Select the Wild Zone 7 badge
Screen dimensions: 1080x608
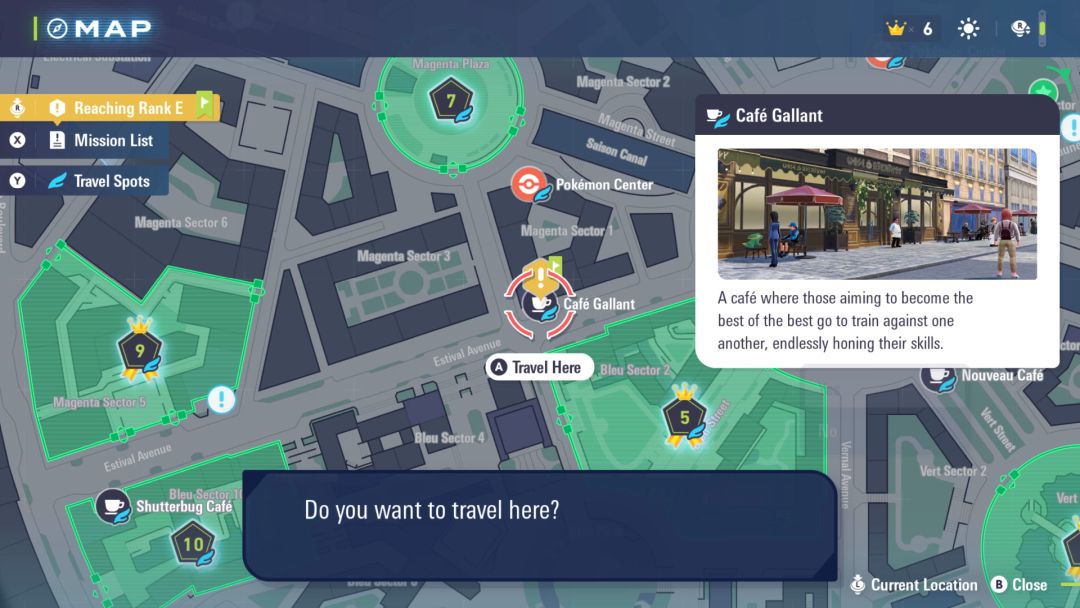451,101
